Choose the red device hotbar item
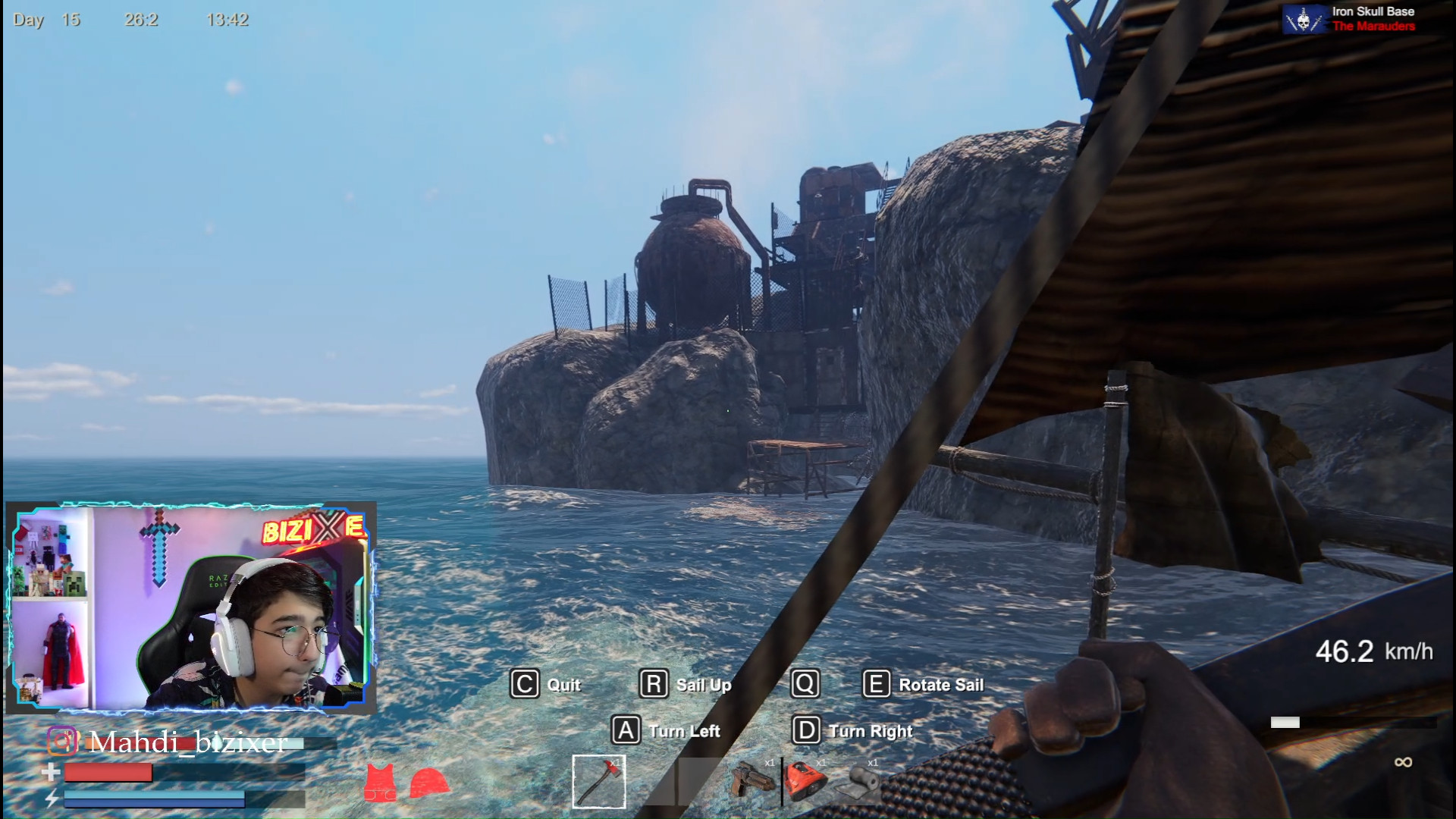The width and height of the screenshot is (1456, 819). tap(805, 781)
